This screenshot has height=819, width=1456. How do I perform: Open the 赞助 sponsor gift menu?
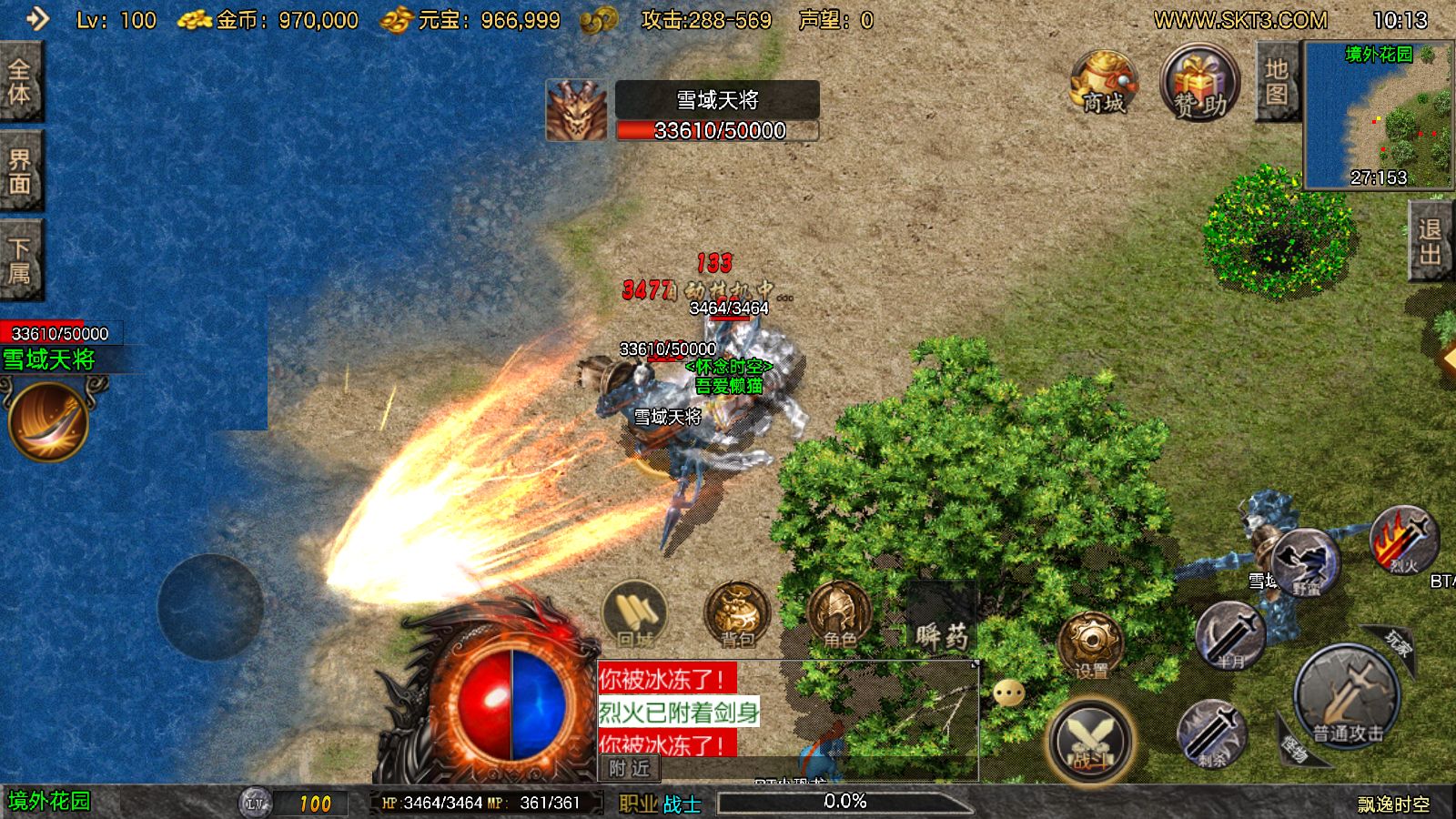1199,84
